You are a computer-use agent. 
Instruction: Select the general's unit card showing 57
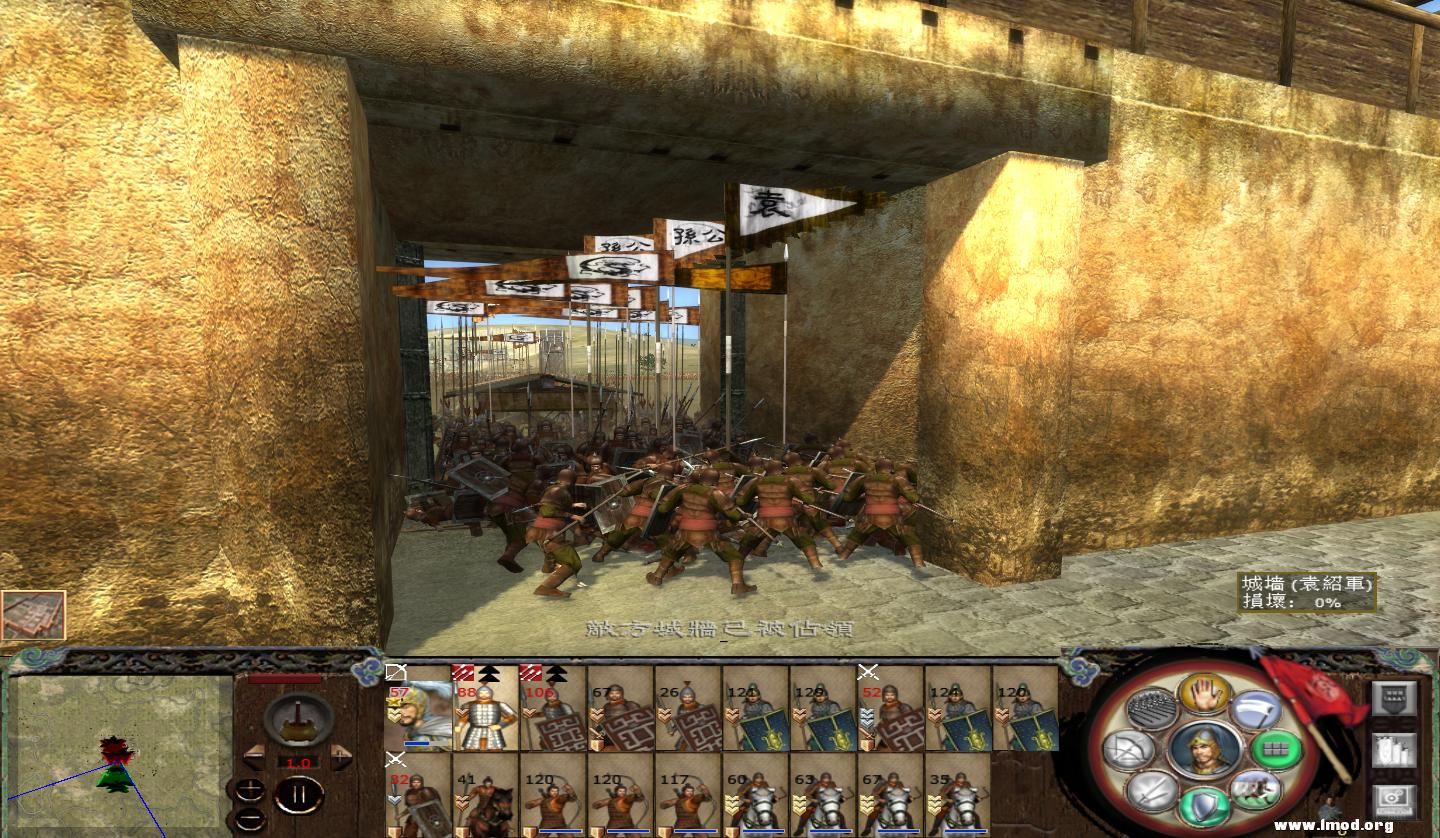[x=418, y=708]
